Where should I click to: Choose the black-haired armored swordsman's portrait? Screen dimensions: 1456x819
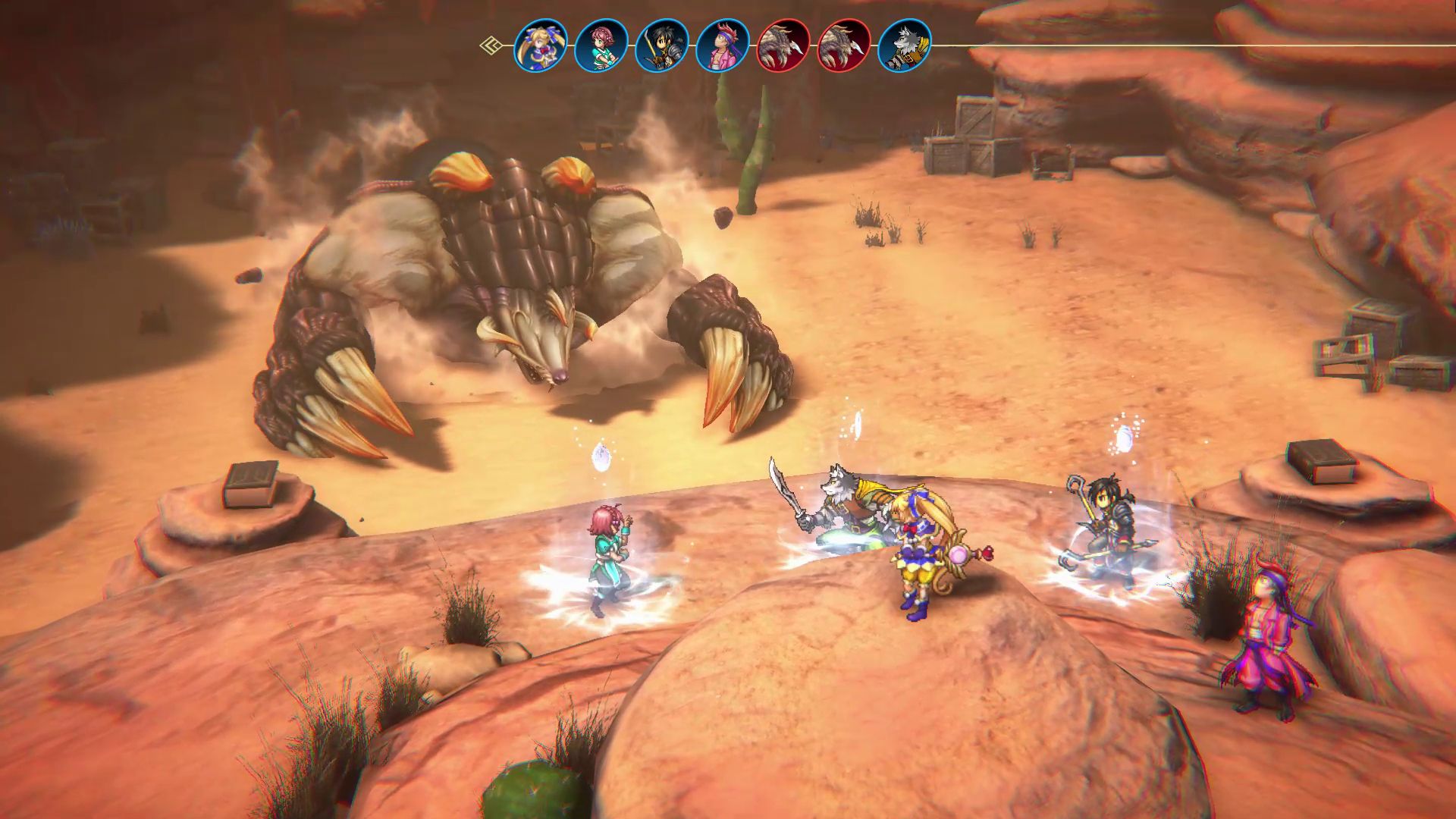(x=662, y=45)
